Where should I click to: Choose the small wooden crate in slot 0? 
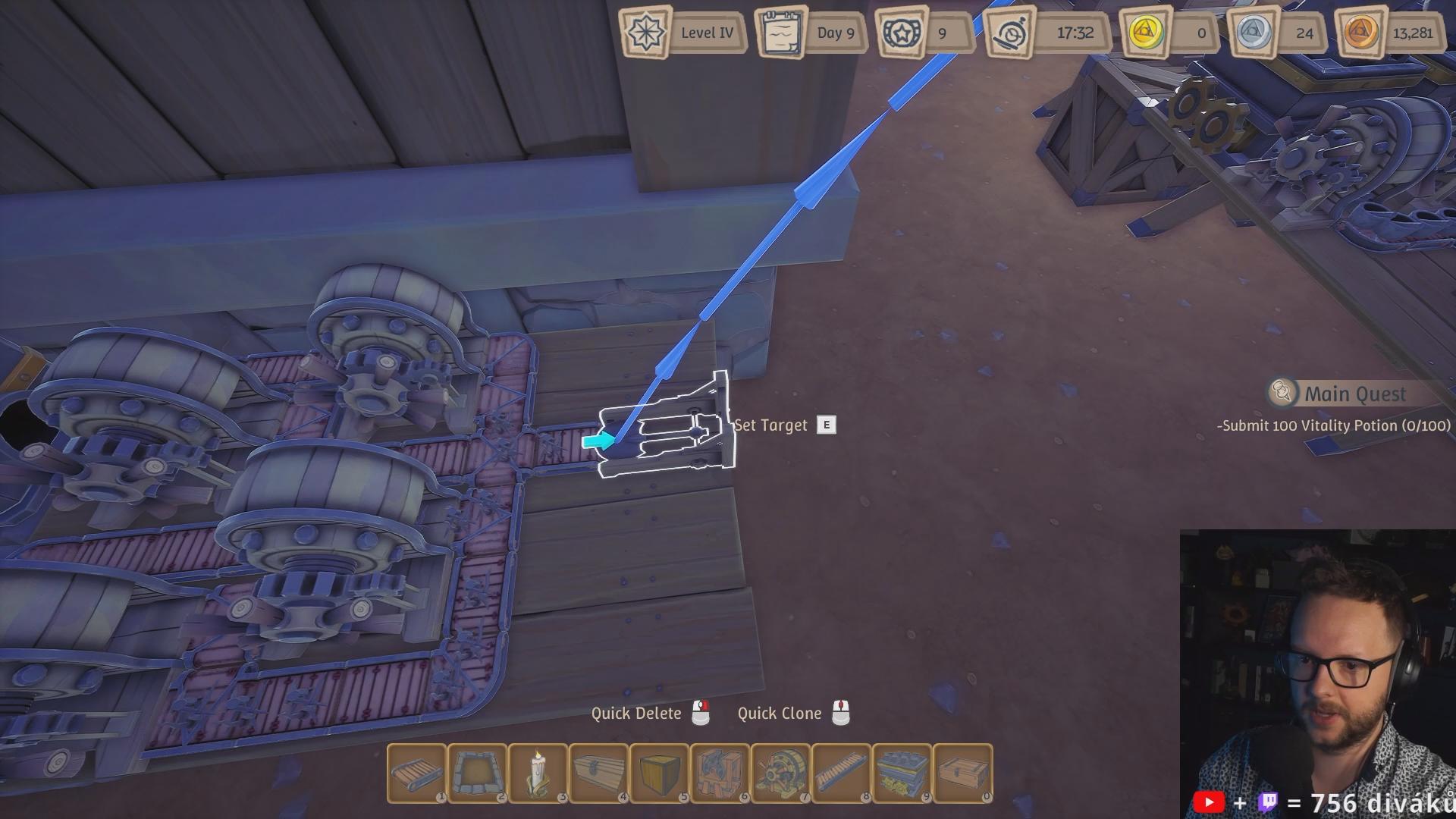click(x=962, y=773)
